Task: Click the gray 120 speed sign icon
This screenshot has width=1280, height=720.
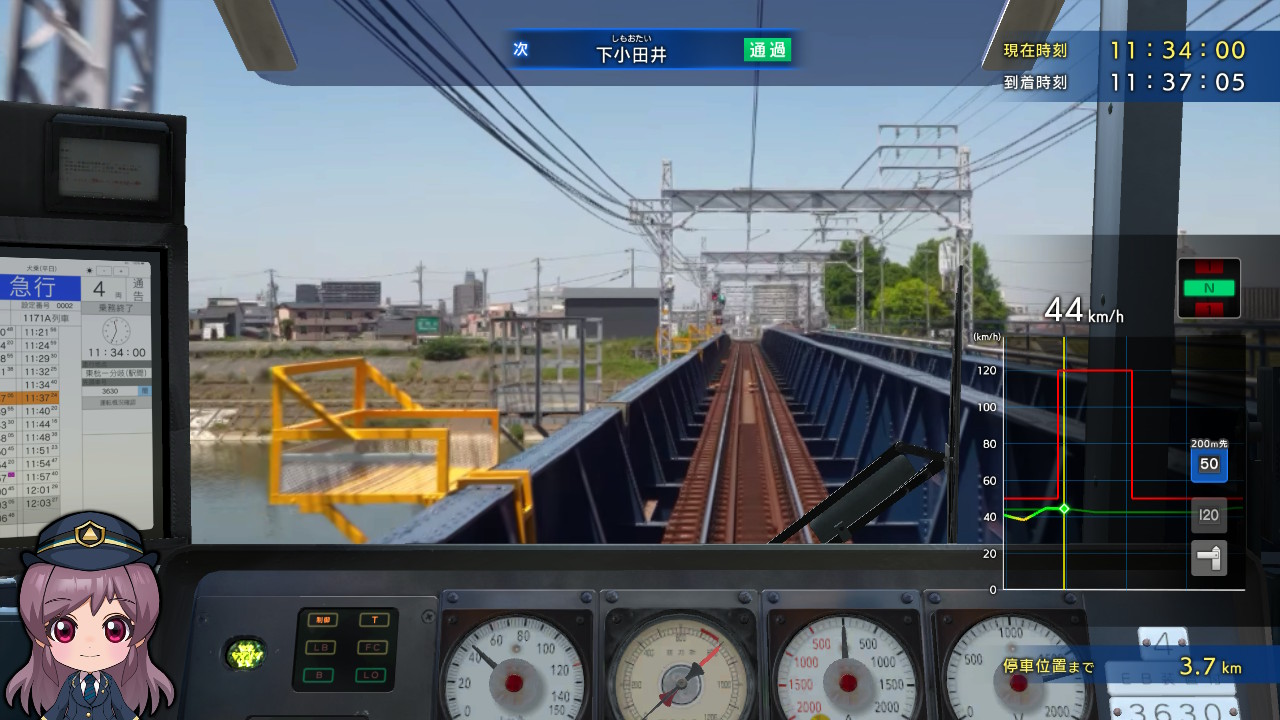Action: coord(1209,514)
